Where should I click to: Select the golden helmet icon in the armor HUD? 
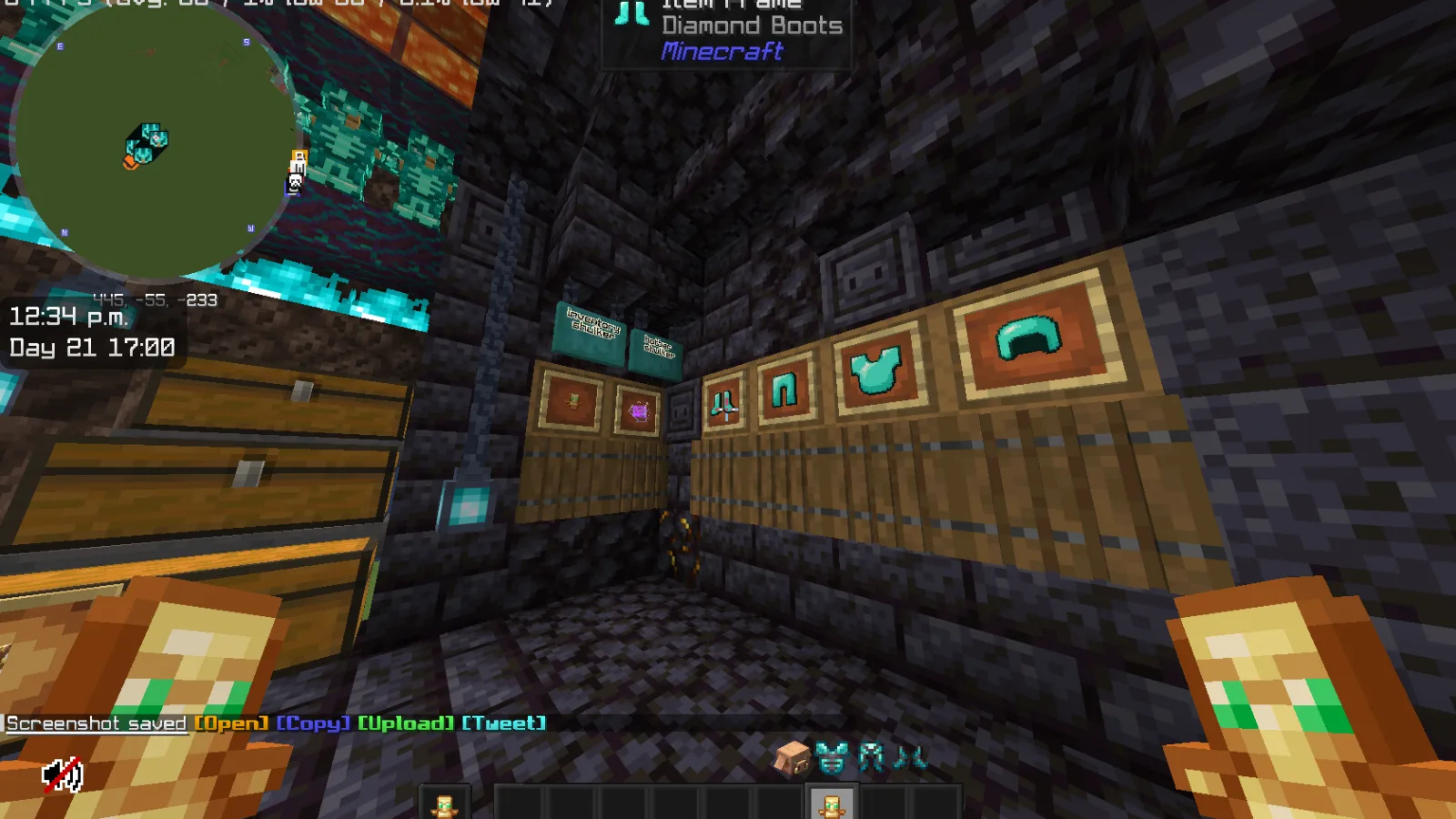794,758
